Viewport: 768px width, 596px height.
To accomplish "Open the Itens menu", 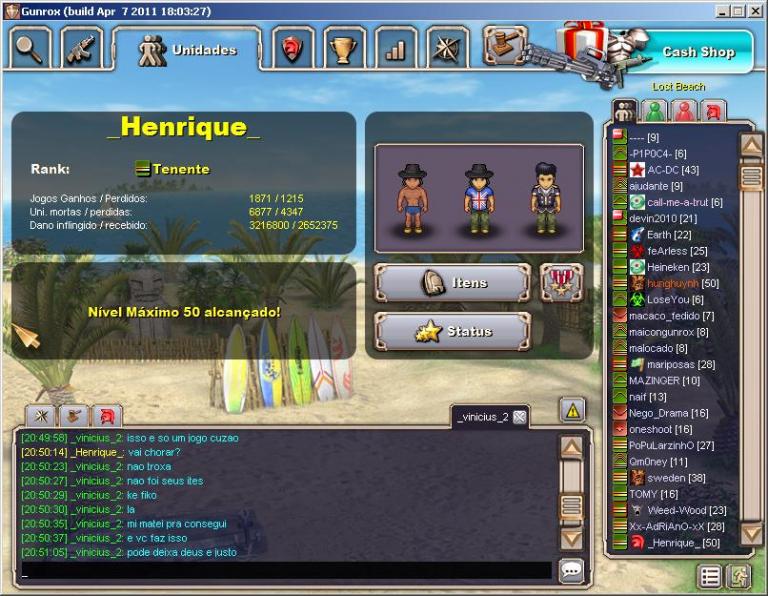I will 452,283.
